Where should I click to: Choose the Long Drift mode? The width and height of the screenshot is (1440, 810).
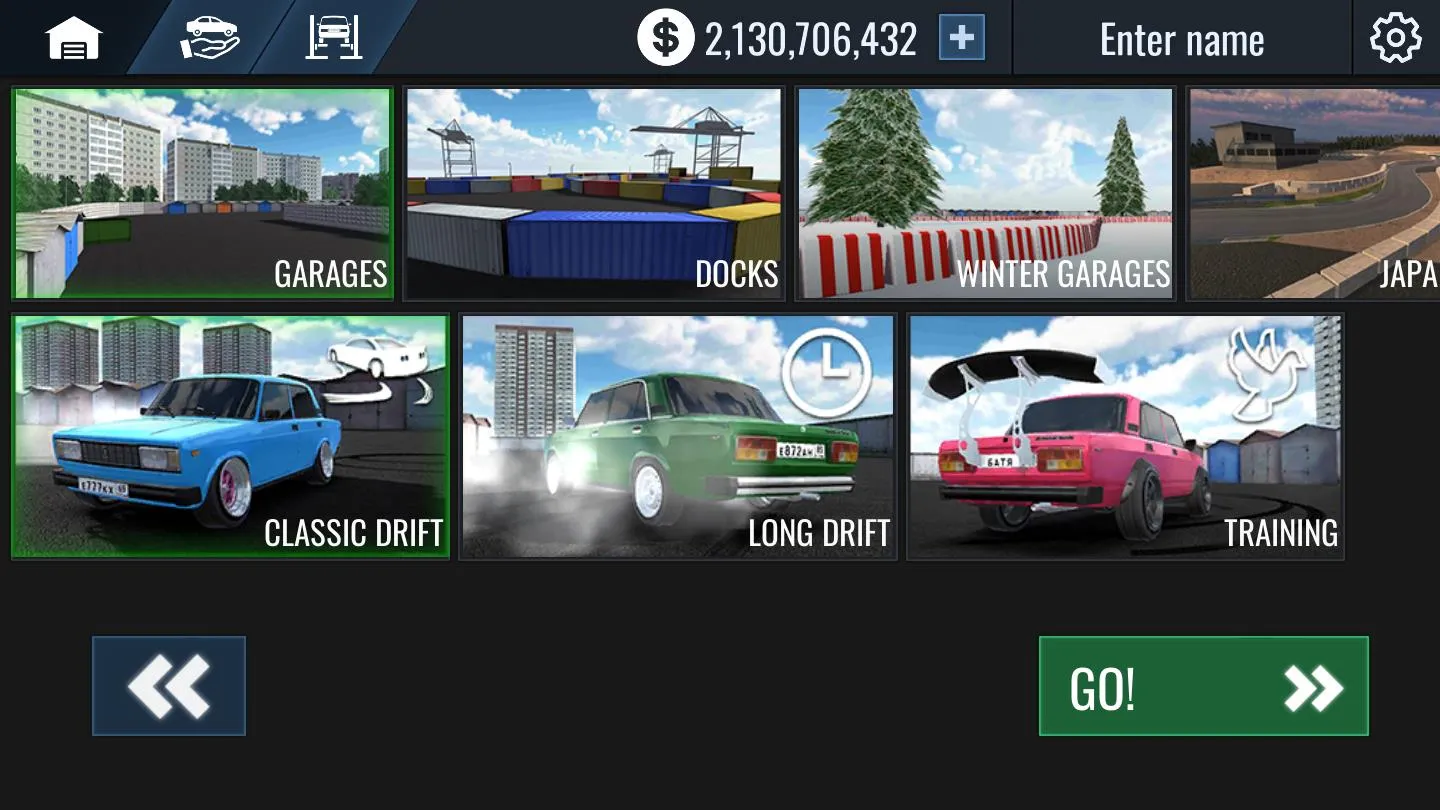677,435
